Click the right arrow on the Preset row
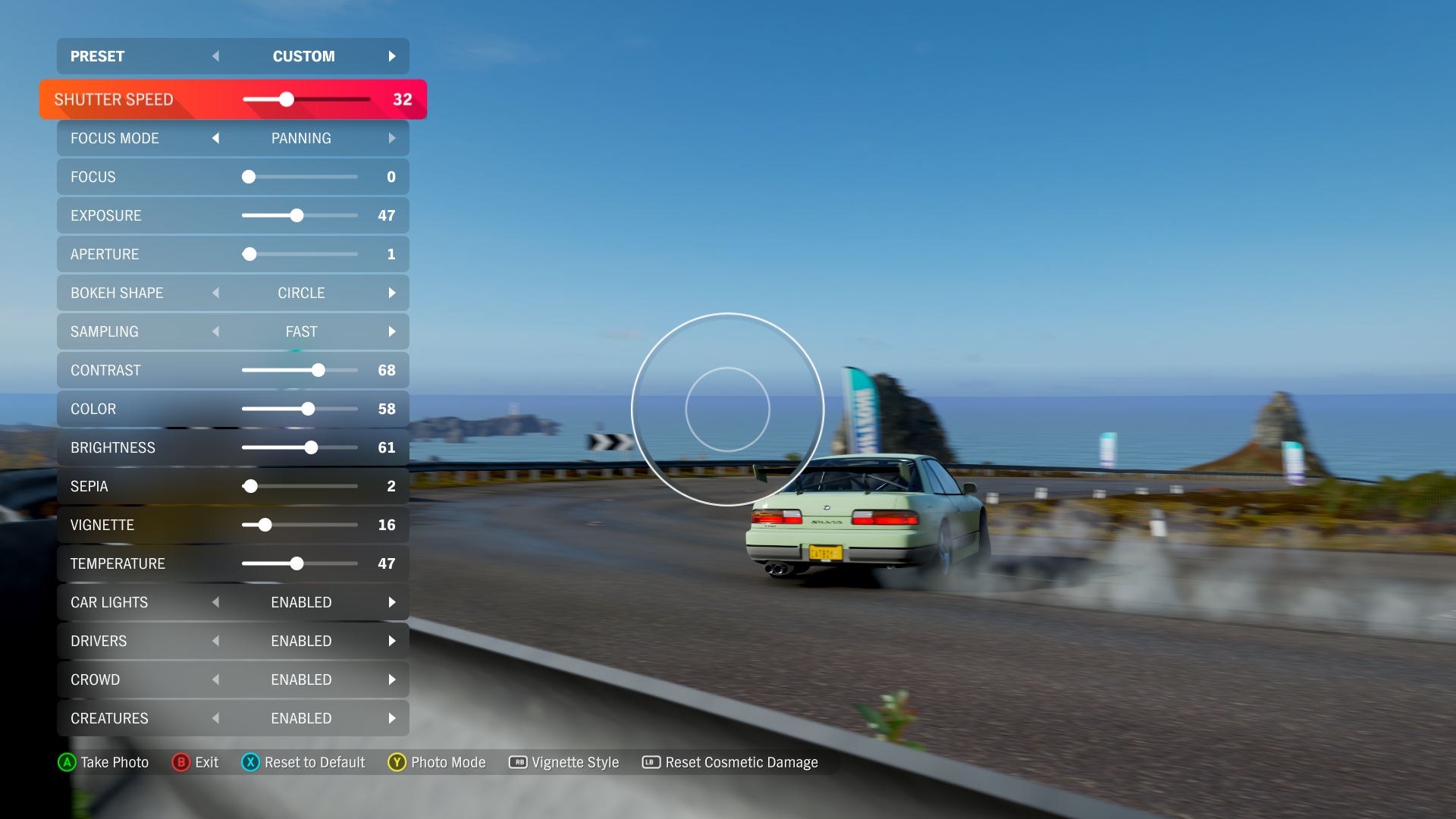 click(392, 56)
